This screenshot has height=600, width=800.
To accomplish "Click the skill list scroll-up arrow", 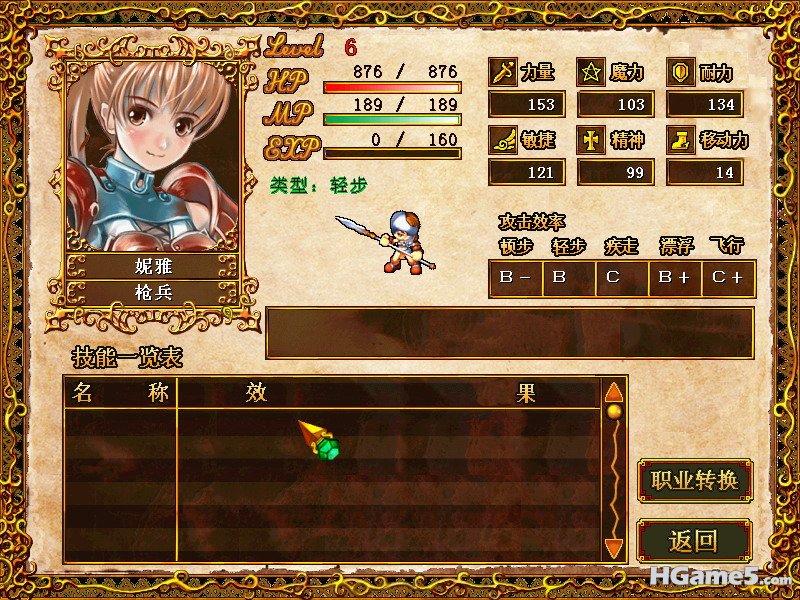I will pos(614,390).
